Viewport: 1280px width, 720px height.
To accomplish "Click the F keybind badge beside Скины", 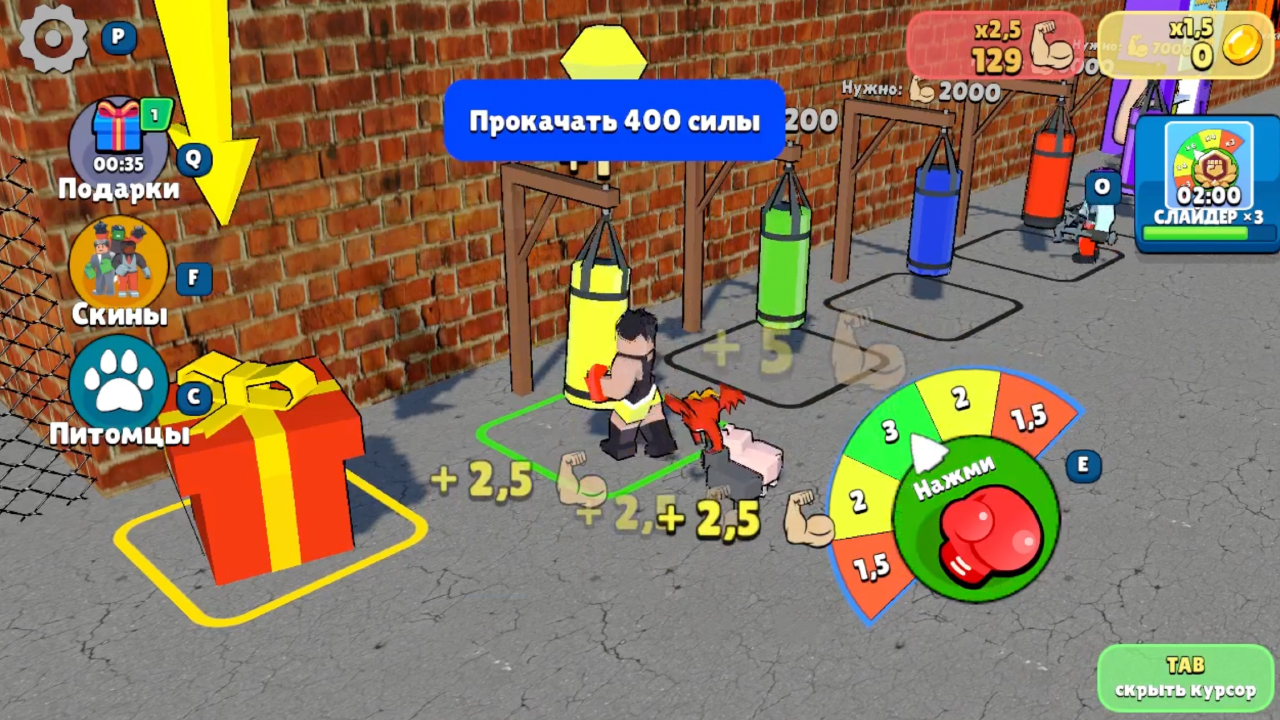I will point(193,278).
